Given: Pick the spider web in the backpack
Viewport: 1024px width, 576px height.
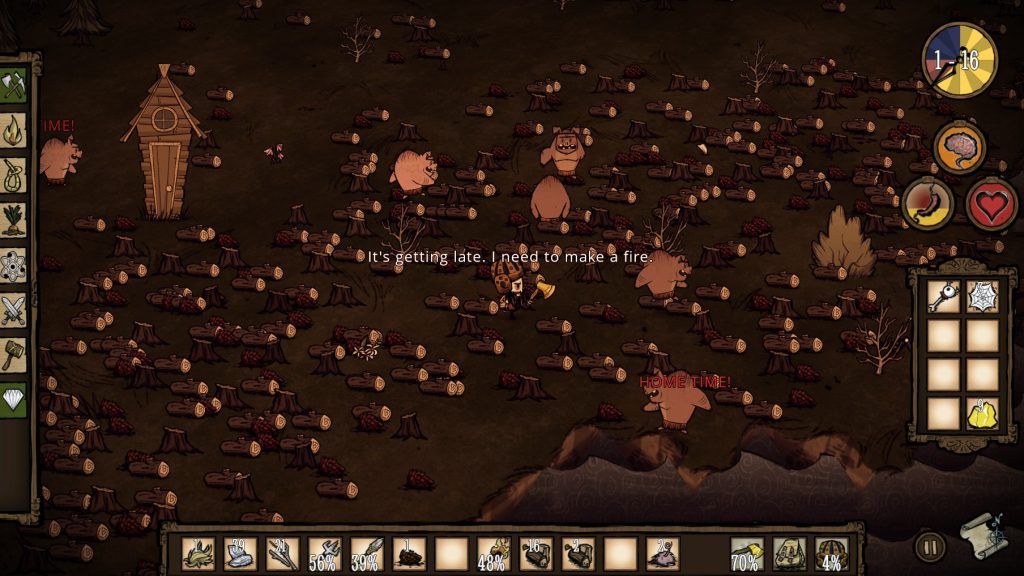Looking at the screenshot, I should [x=983, y=297].
